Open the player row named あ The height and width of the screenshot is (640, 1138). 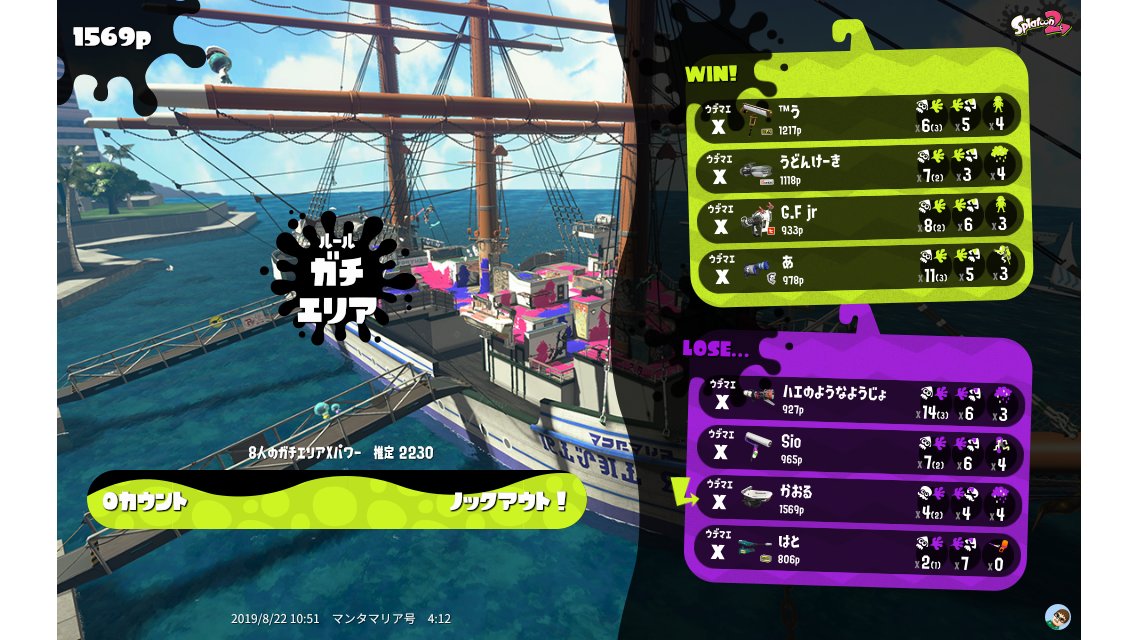(860, 268)
